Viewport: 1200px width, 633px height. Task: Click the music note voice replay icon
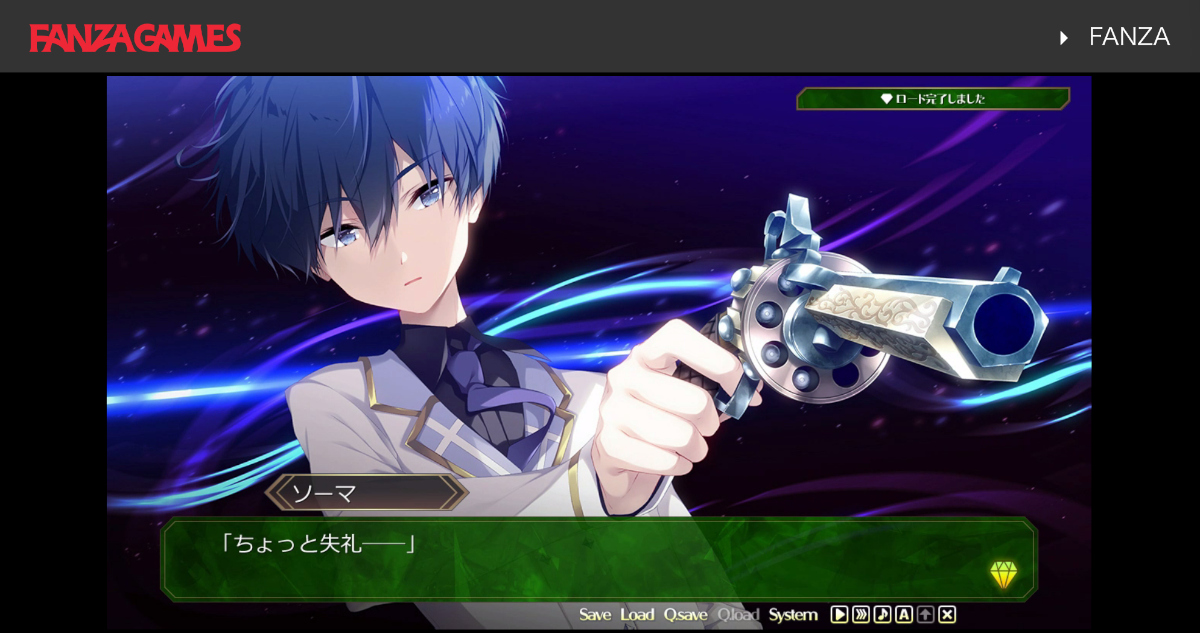(882, 615)
